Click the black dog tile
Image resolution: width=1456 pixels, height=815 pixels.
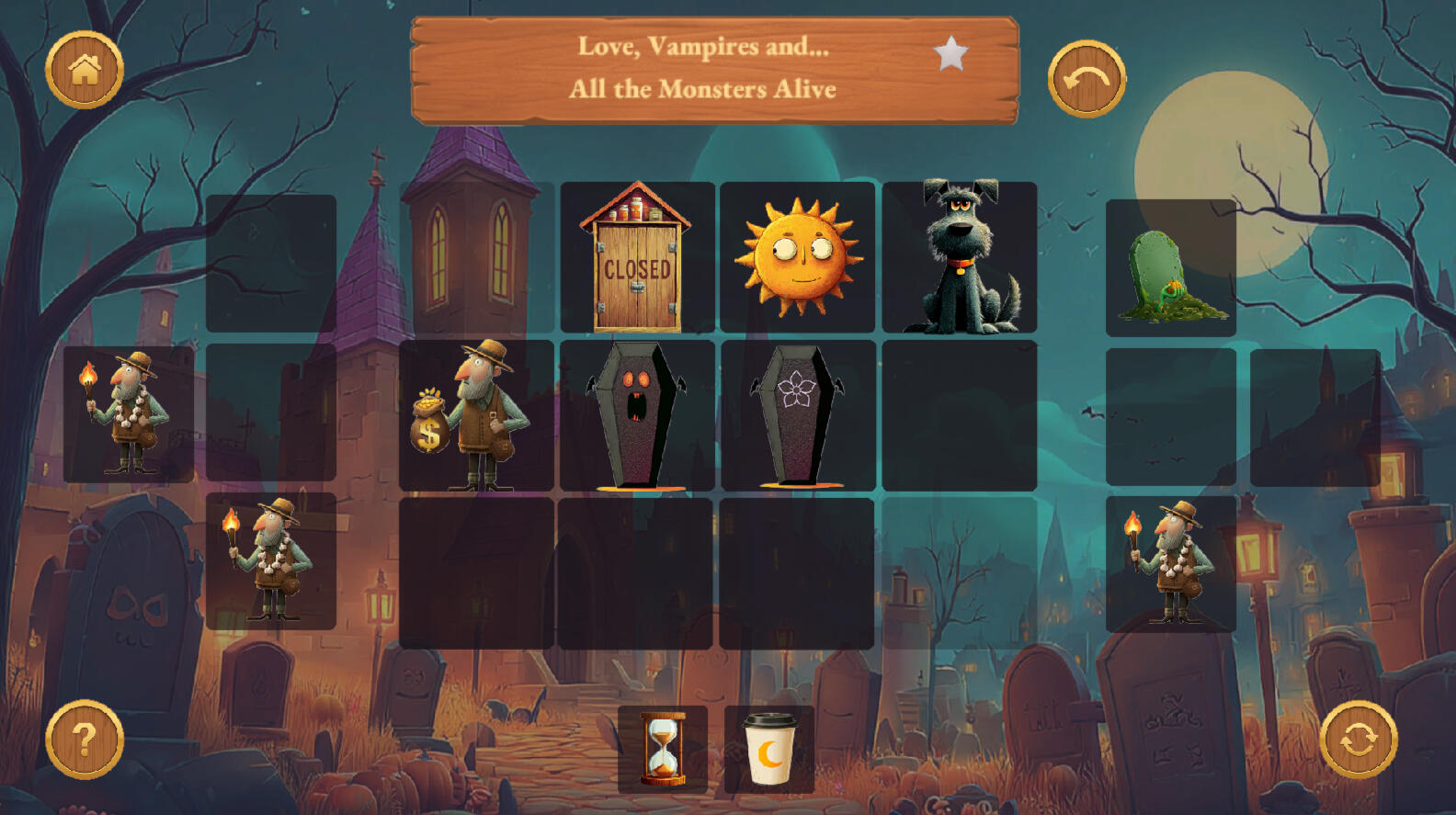[960, 257]
